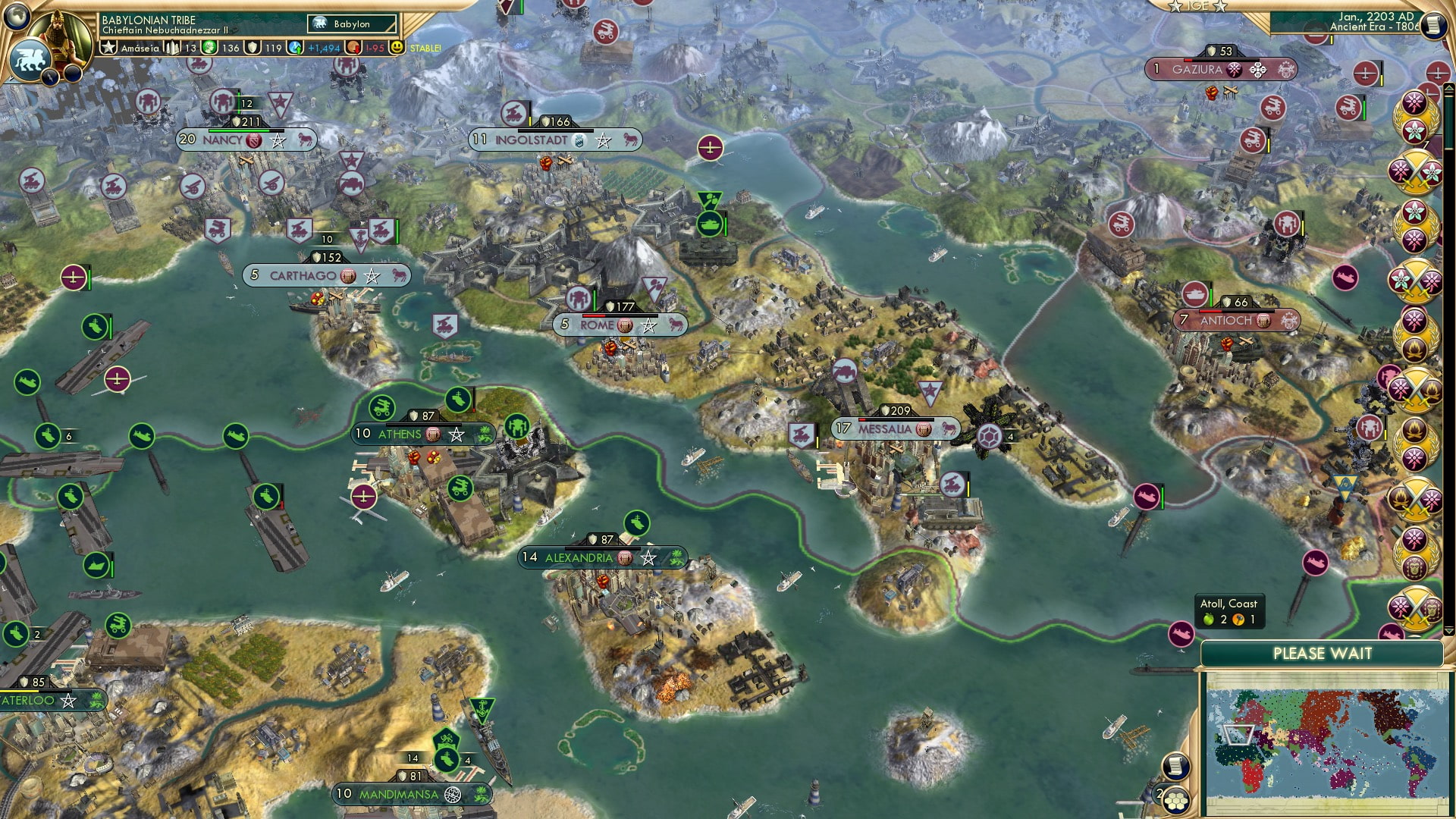This screenshot has height=819, width=1456.
Task: Toggle strategic view with the globe icon
Action: coord(16,17)
